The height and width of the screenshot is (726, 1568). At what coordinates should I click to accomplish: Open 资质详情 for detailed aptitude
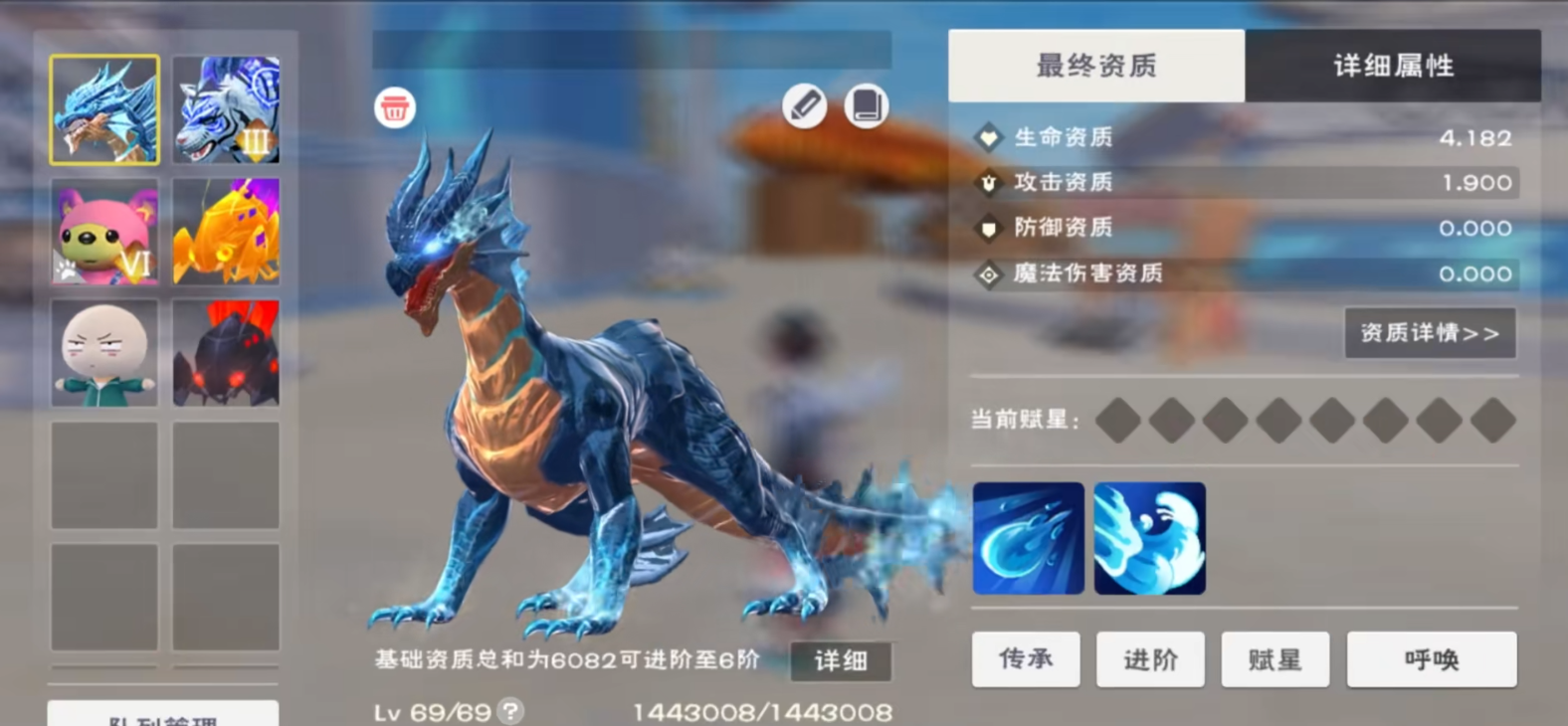click(x=1430, y=333)
